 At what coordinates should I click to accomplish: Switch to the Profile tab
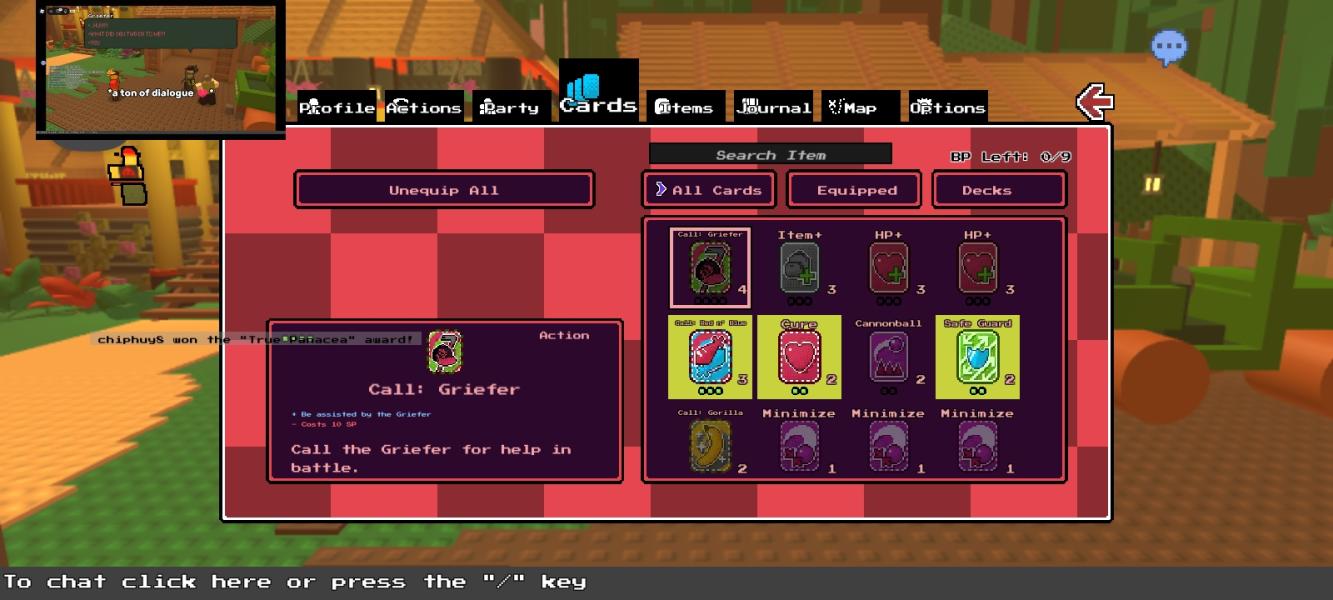[337, 107]
